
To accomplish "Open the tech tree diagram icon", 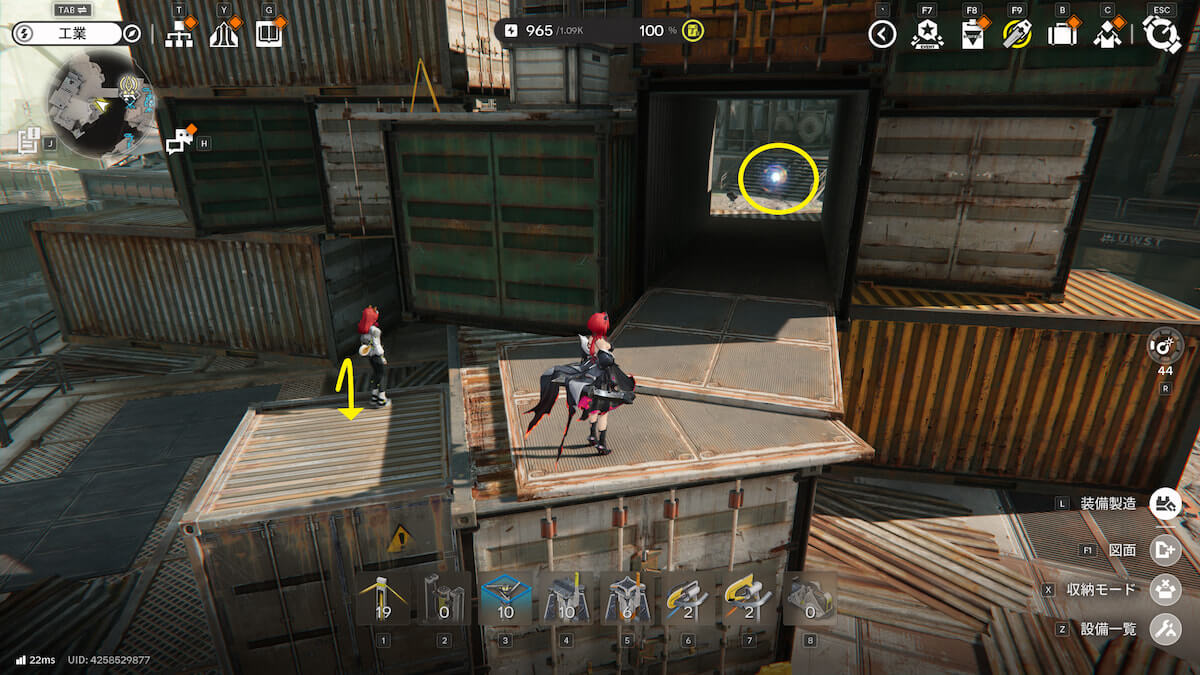I will [x=179, y=34].
